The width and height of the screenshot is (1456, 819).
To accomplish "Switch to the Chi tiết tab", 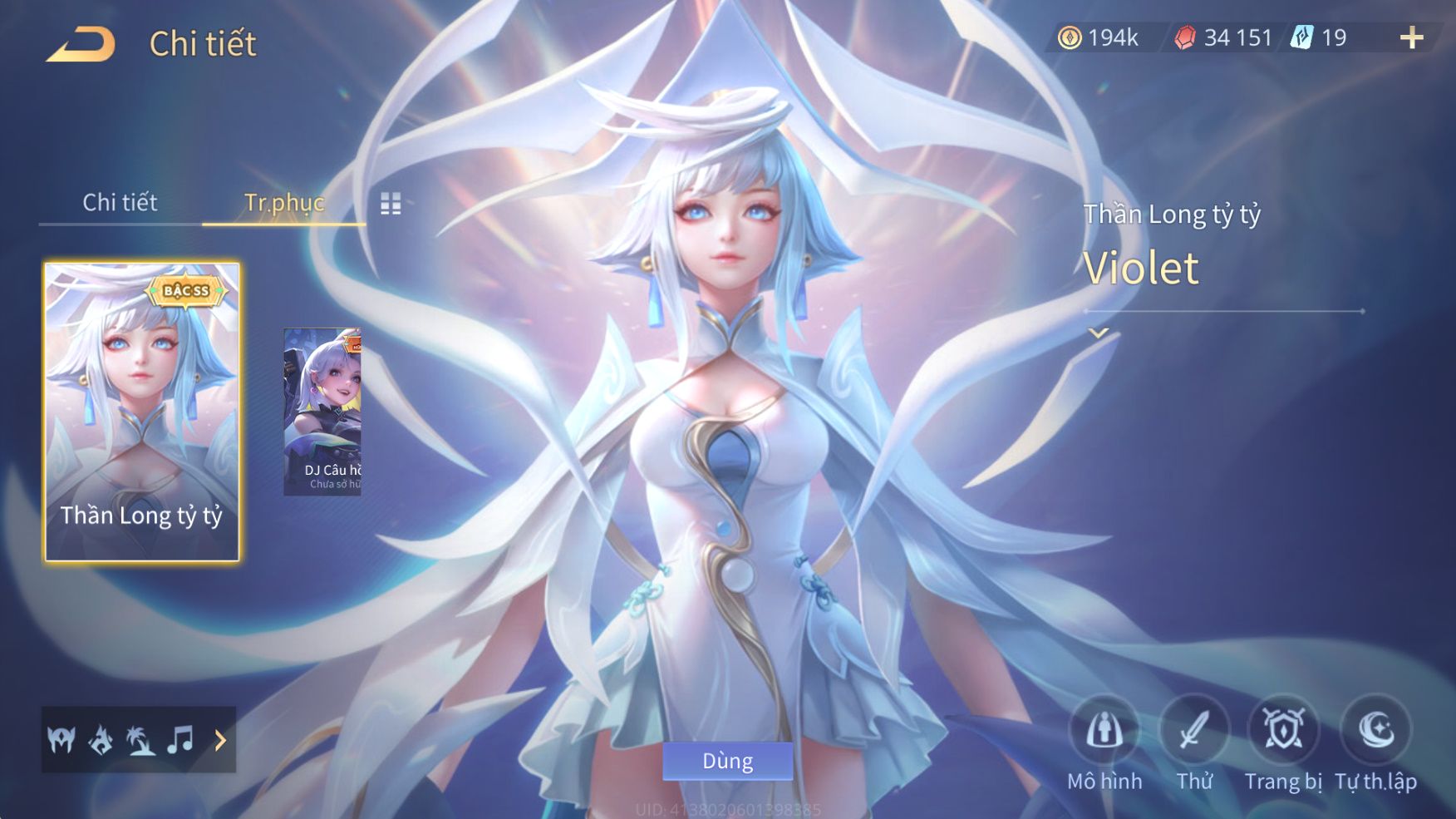I will click(120, 202).
